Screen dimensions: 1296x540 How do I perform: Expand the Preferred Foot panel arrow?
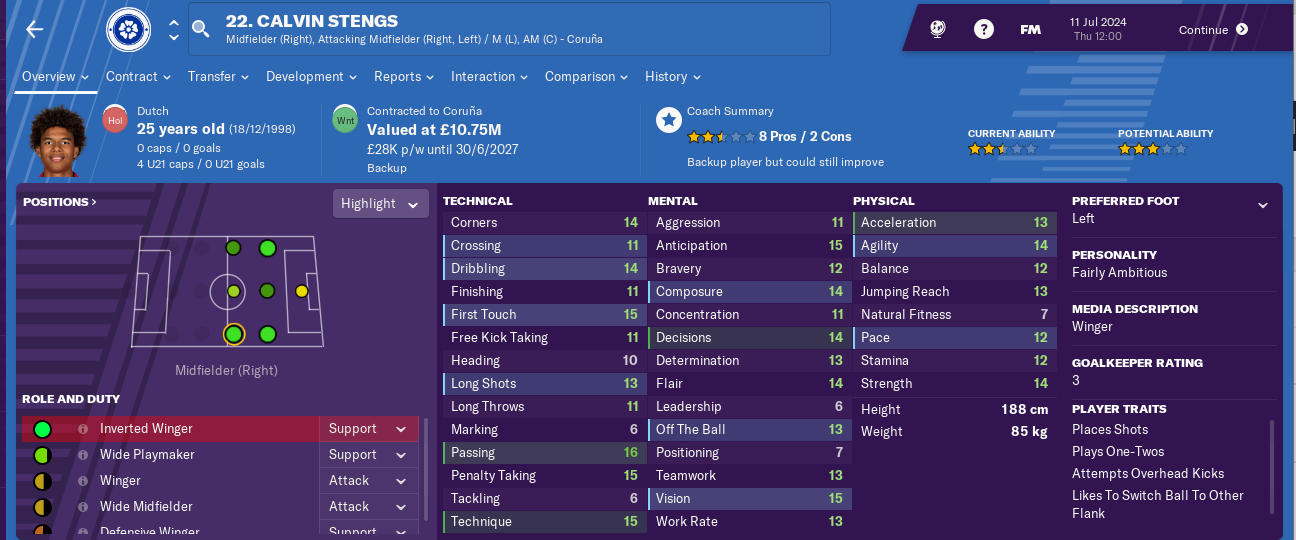point(1263,205)
